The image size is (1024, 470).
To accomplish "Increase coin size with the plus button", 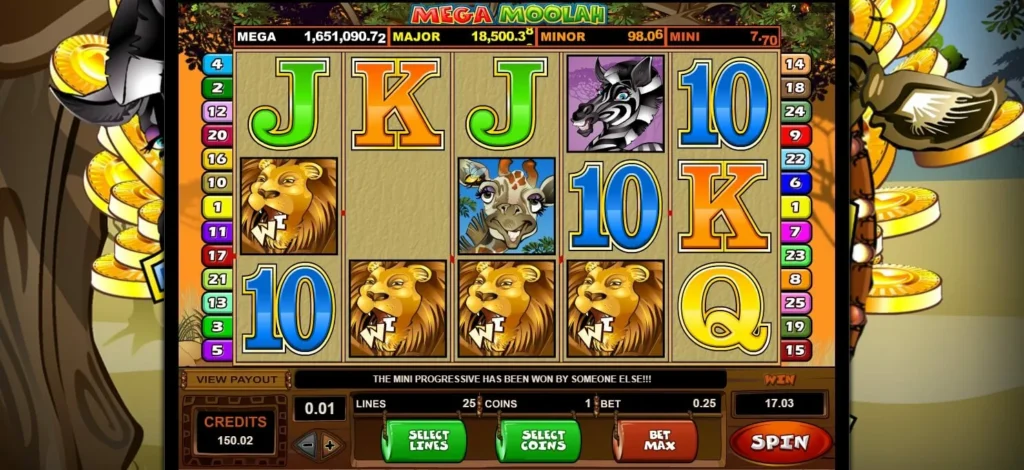I will 330,443.
